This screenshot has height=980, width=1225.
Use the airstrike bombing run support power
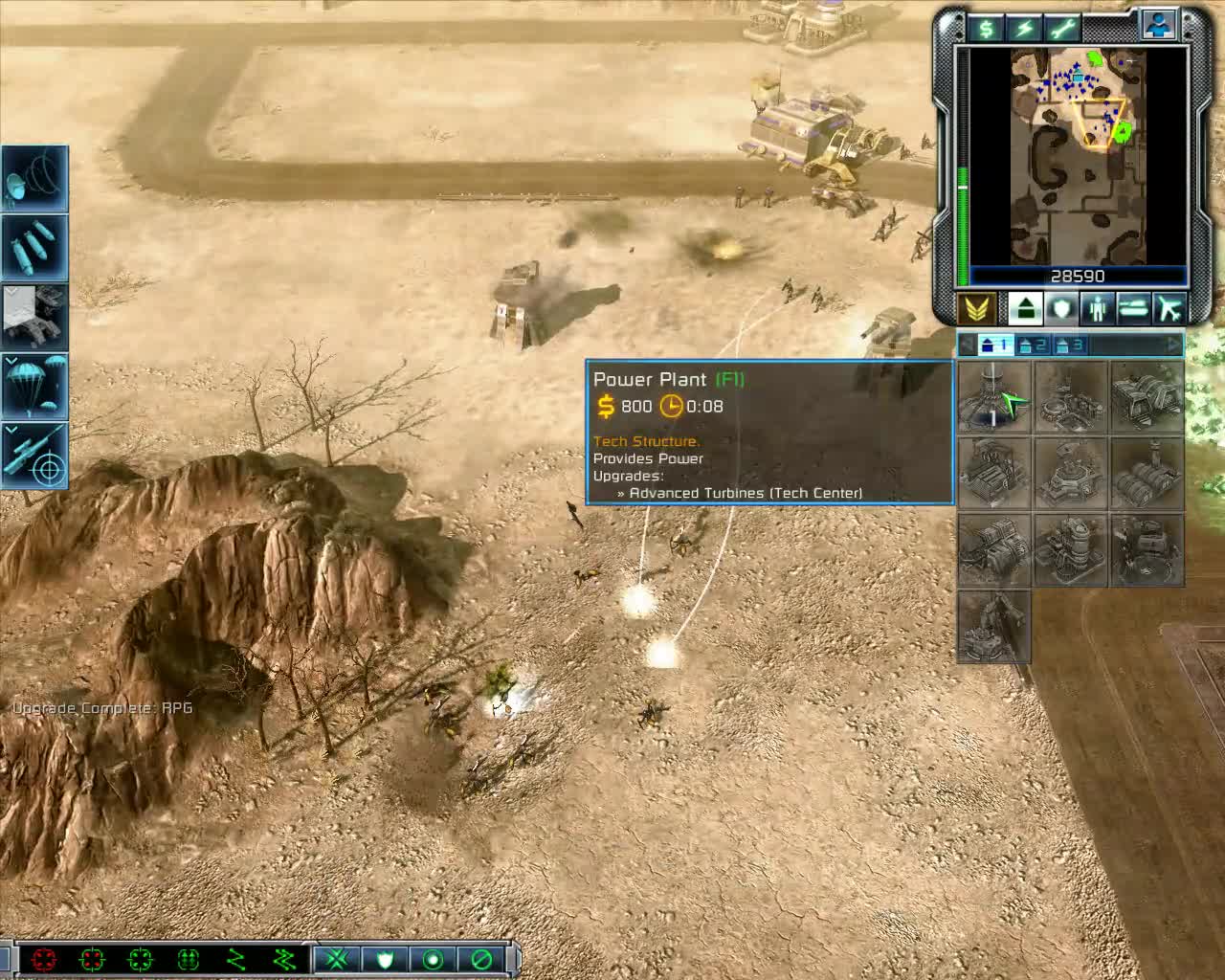(x=34, y=245)
